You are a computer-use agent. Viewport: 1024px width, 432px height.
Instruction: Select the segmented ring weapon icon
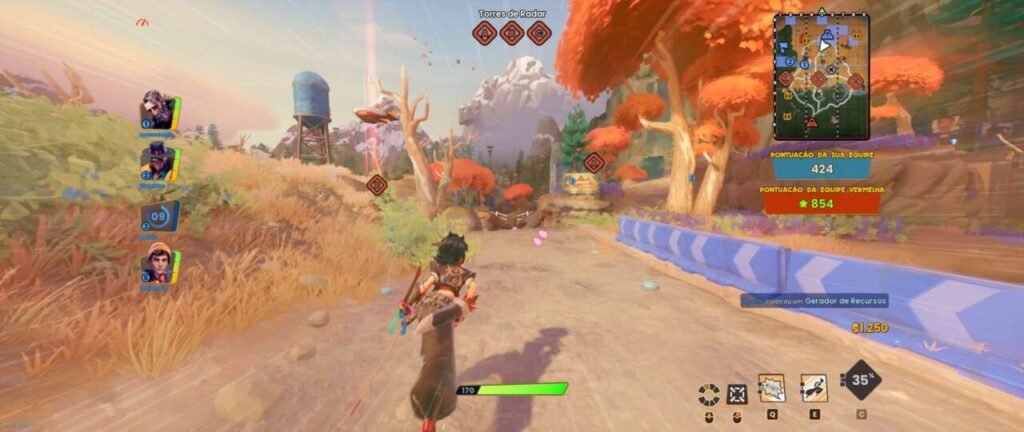click(x=709, y=393)
